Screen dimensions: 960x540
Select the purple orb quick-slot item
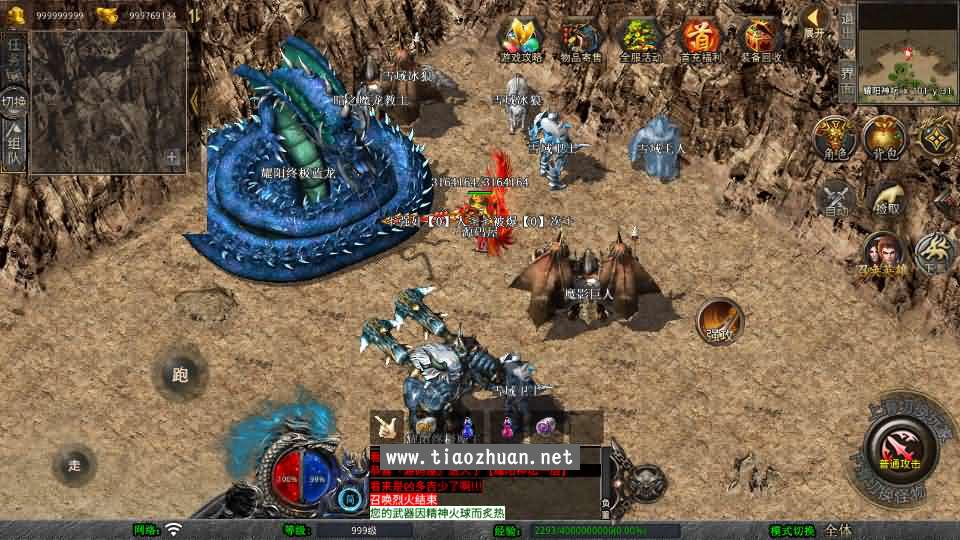546,427
